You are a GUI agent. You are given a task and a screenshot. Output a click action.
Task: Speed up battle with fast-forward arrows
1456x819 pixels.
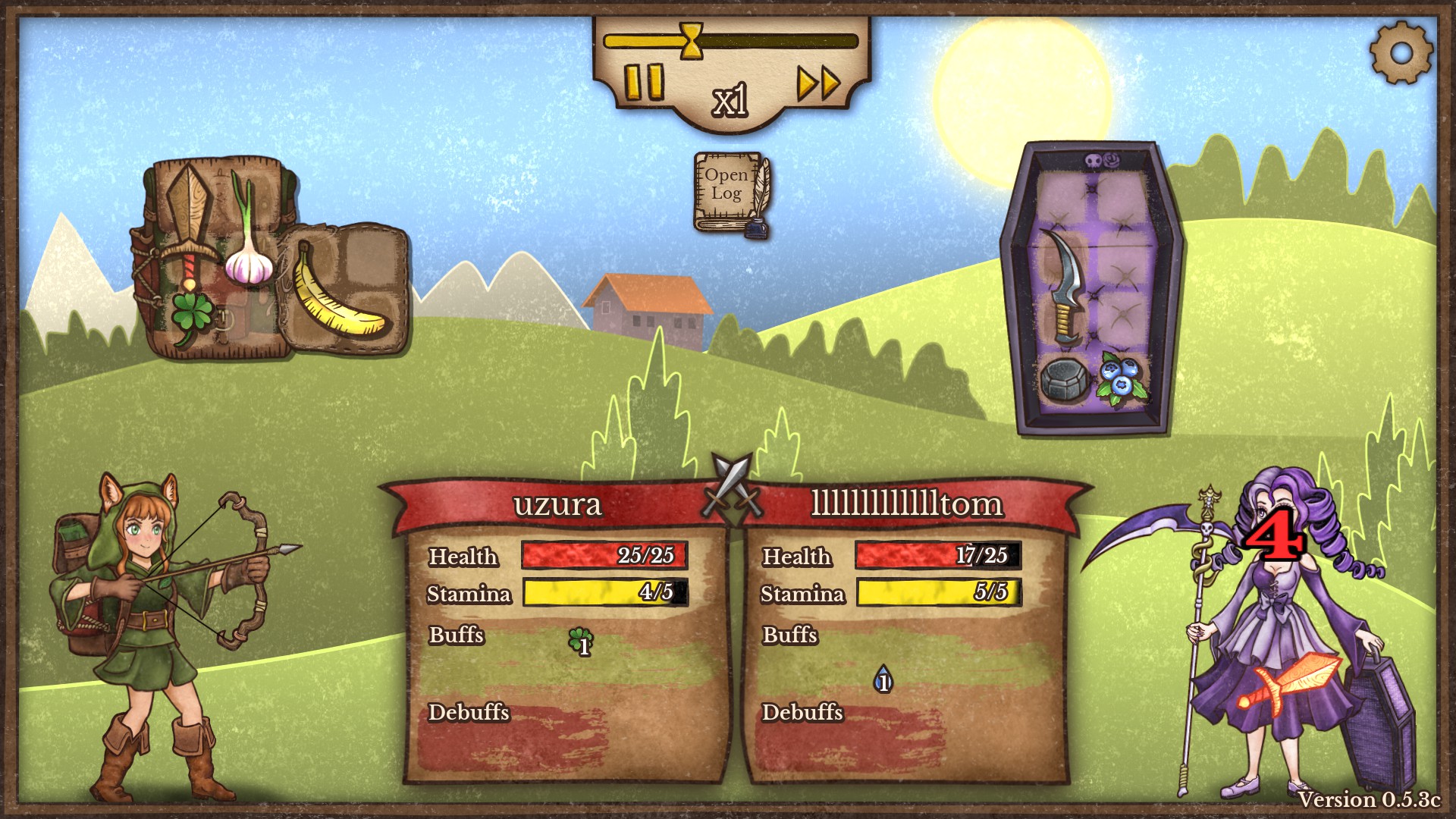pos(818,82)
